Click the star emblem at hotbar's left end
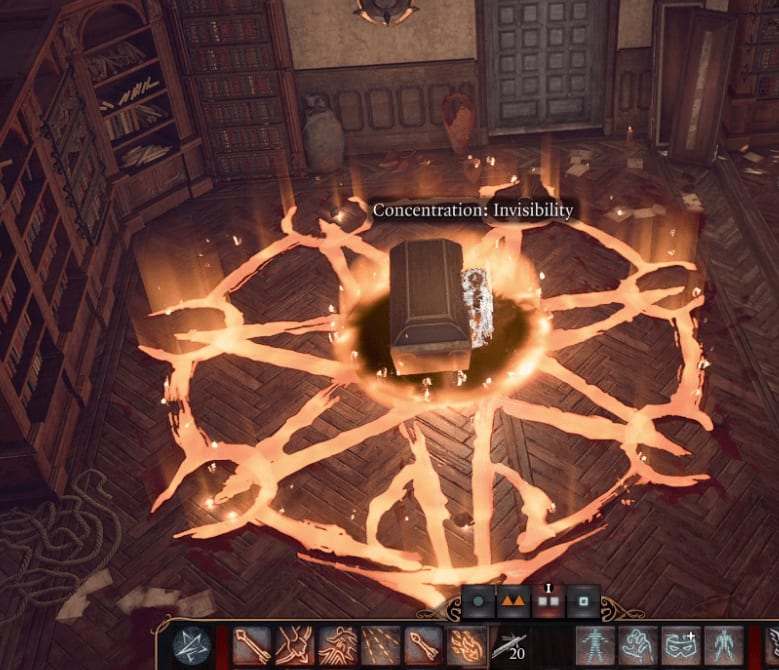 [x=192, y=646]
